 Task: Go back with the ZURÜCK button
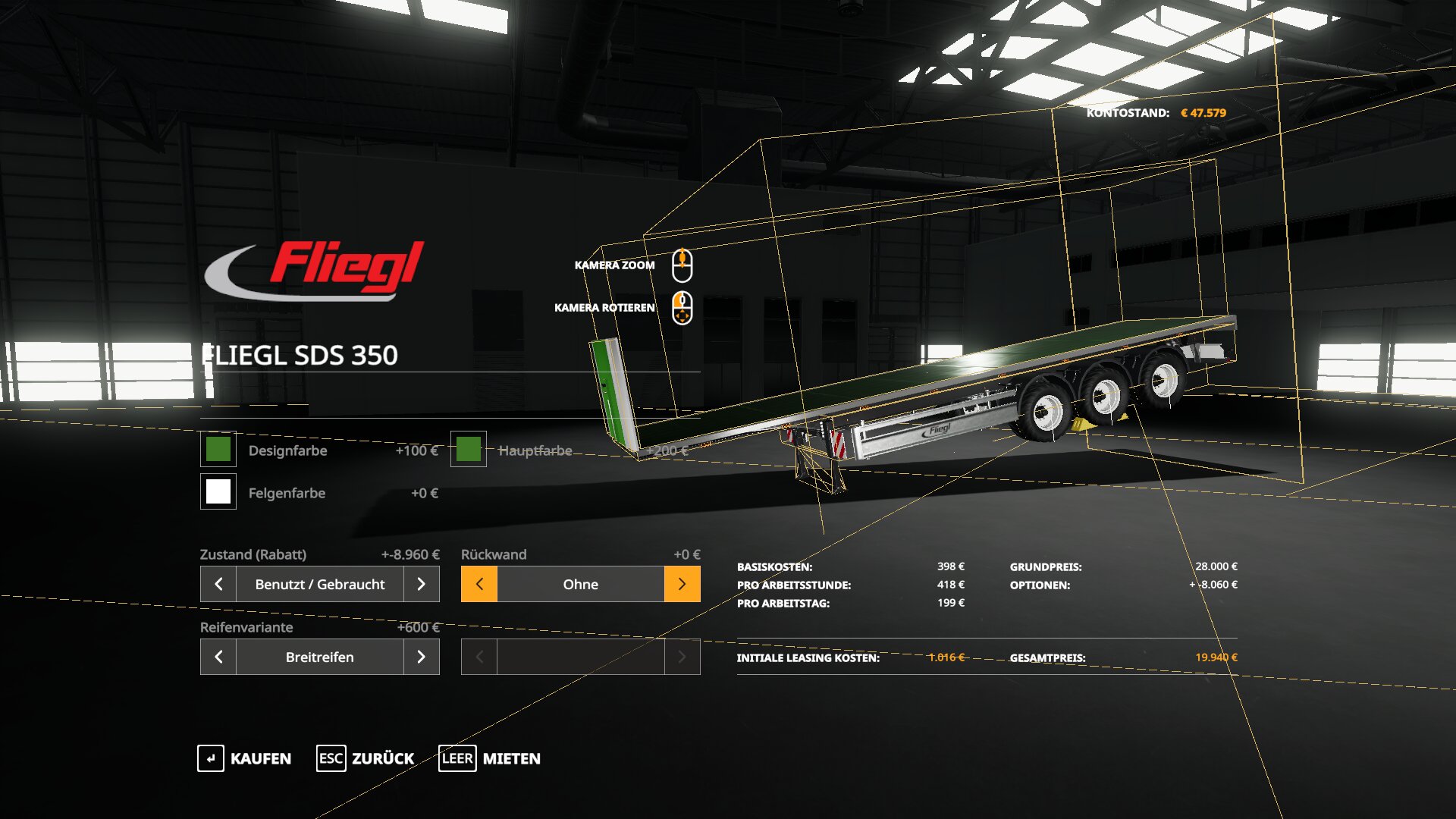[366, 758]
